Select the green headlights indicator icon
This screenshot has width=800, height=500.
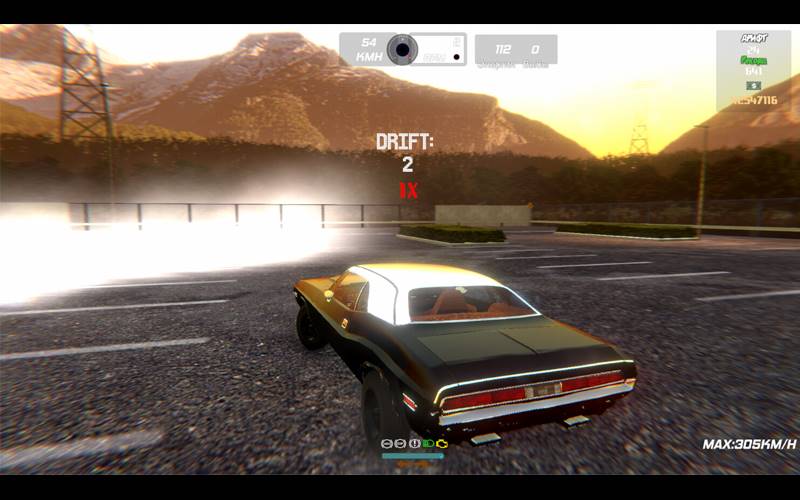[428, 443]
